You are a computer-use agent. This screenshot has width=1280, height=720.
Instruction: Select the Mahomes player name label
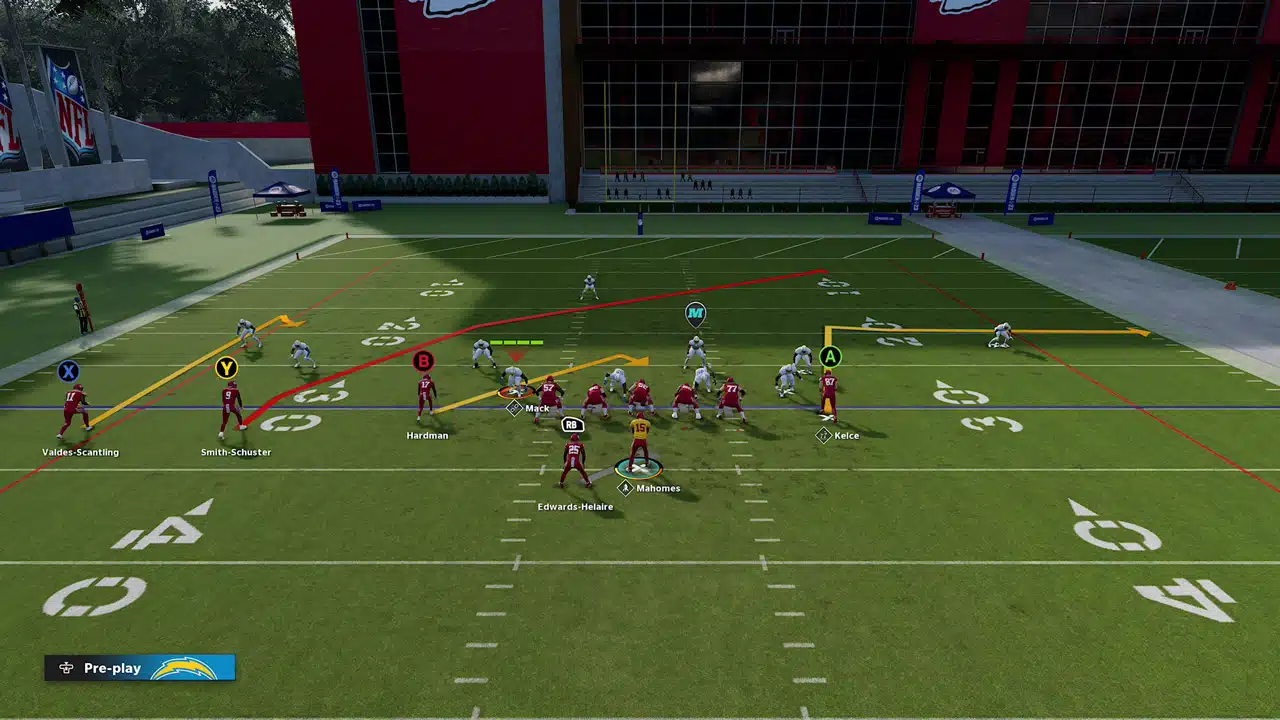[657, 489]
